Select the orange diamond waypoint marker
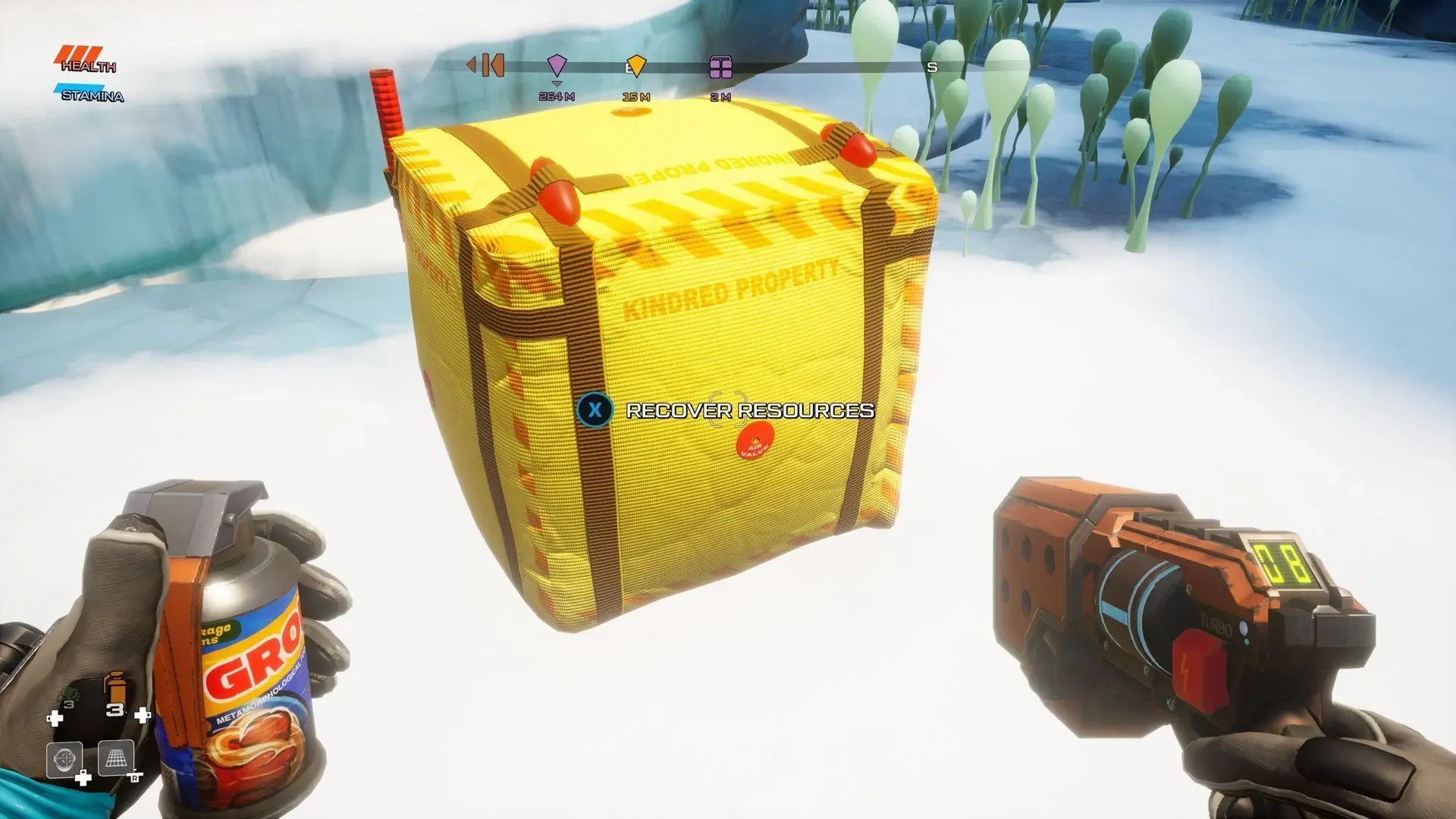Image resolution: width=1456 pixels, height=819 pixels. [636, 66]
